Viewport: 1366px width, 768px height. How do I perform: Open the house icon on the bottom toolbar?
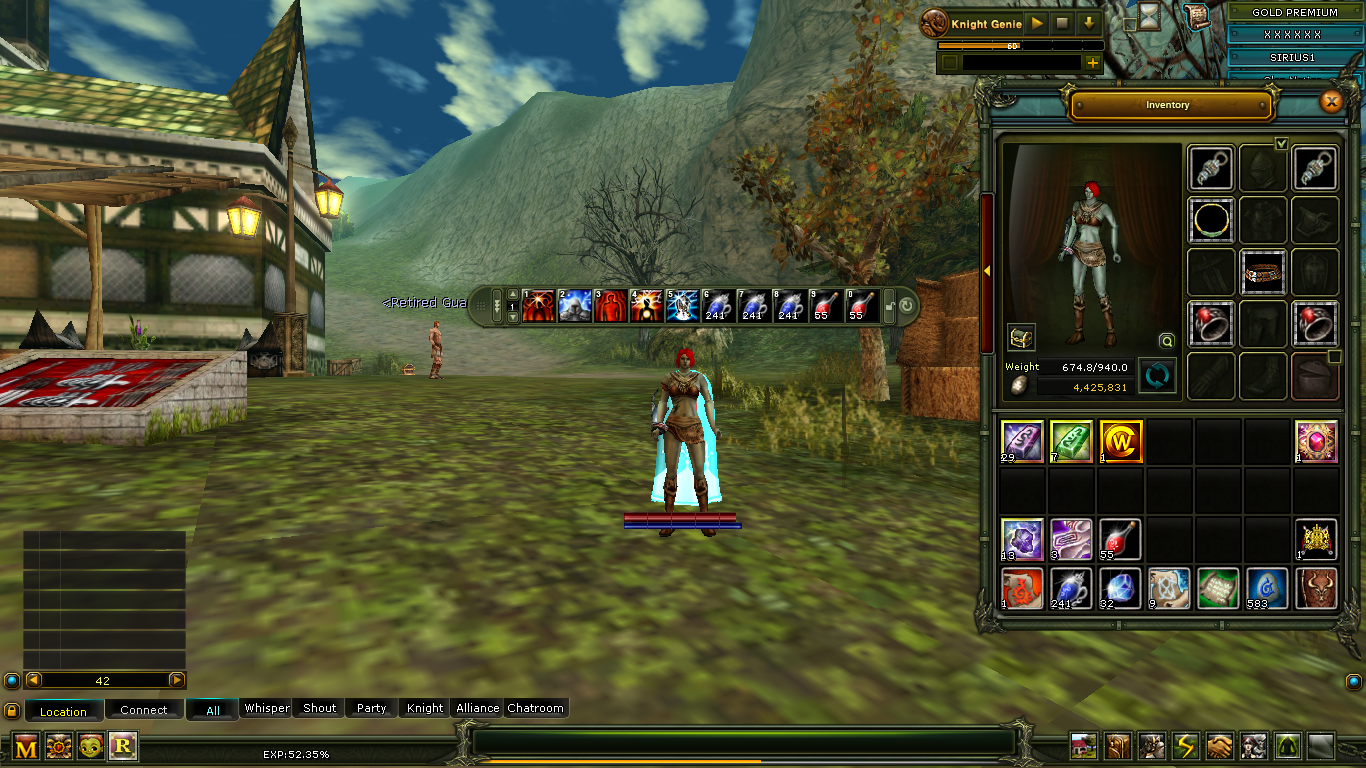point(1085,745)
